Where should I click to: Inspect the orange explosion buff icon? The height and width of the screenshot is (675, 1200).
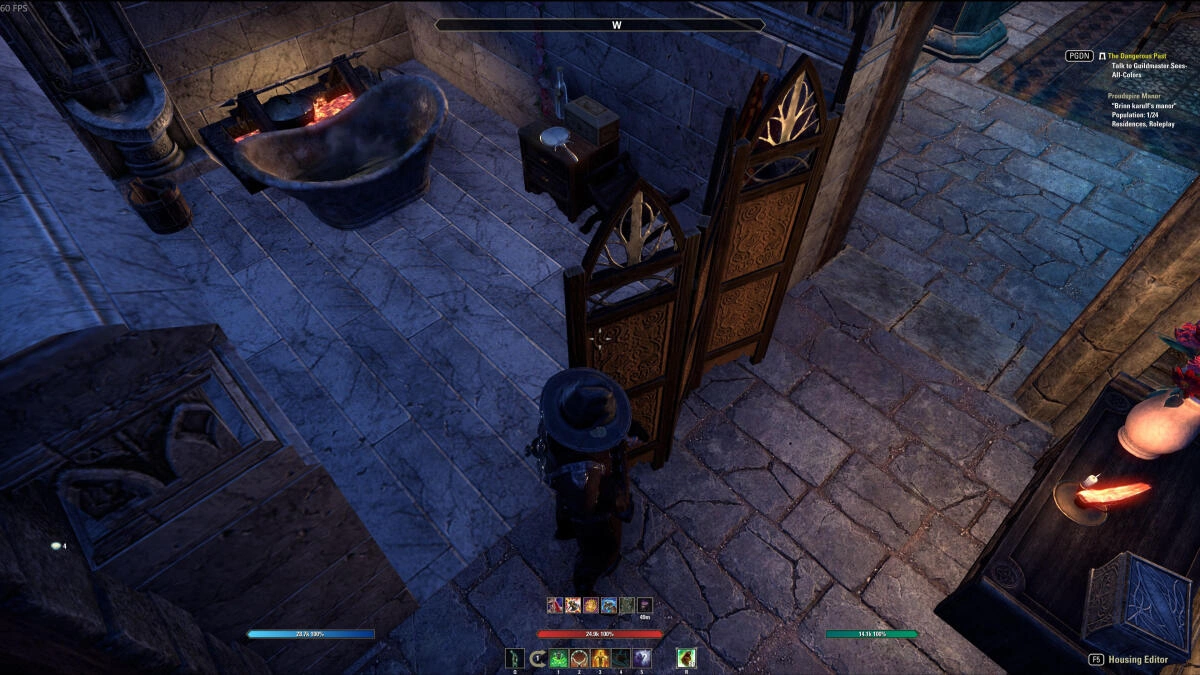(573, 605)
